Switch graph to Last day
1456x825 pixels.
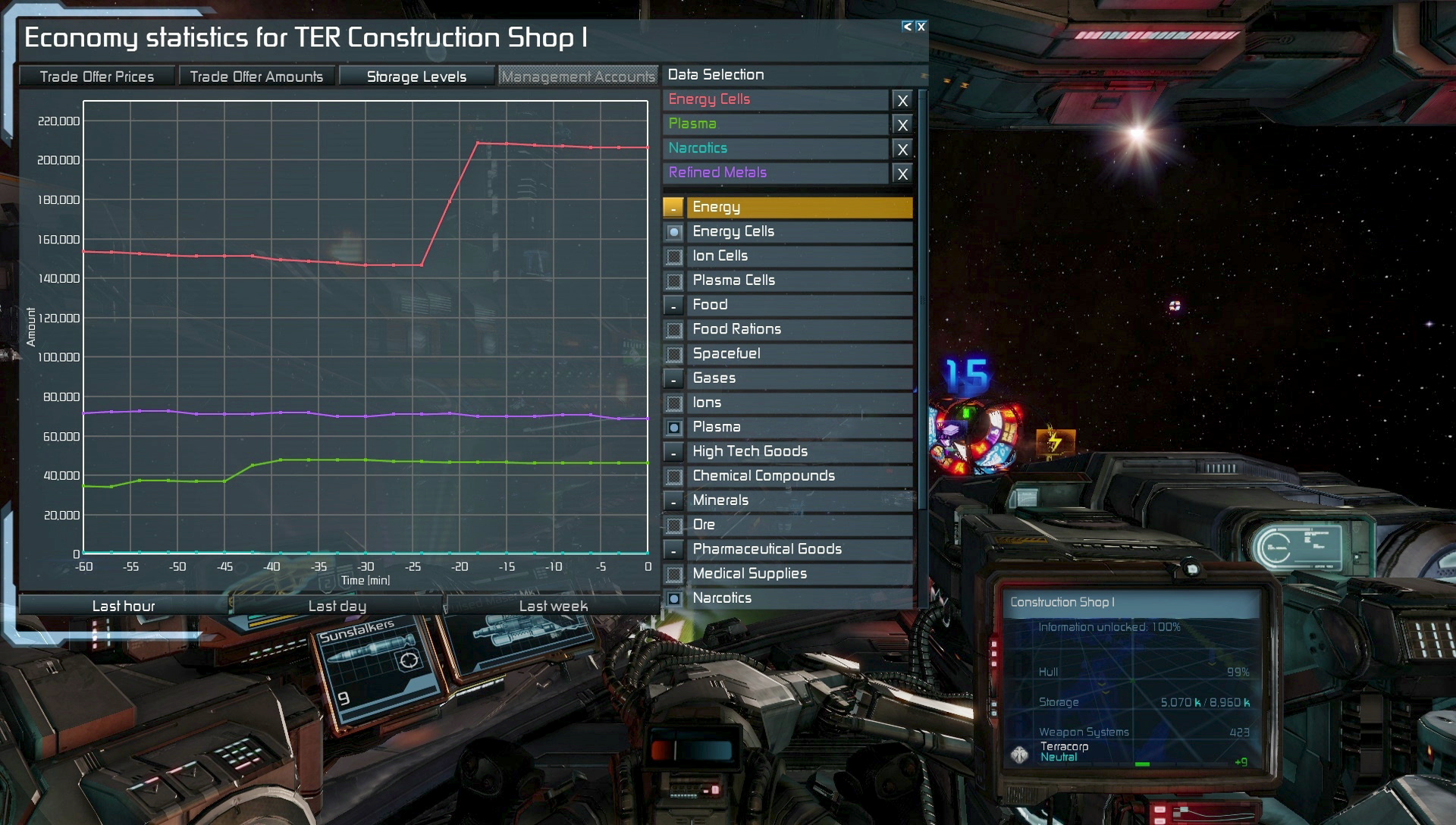point(337,606)
